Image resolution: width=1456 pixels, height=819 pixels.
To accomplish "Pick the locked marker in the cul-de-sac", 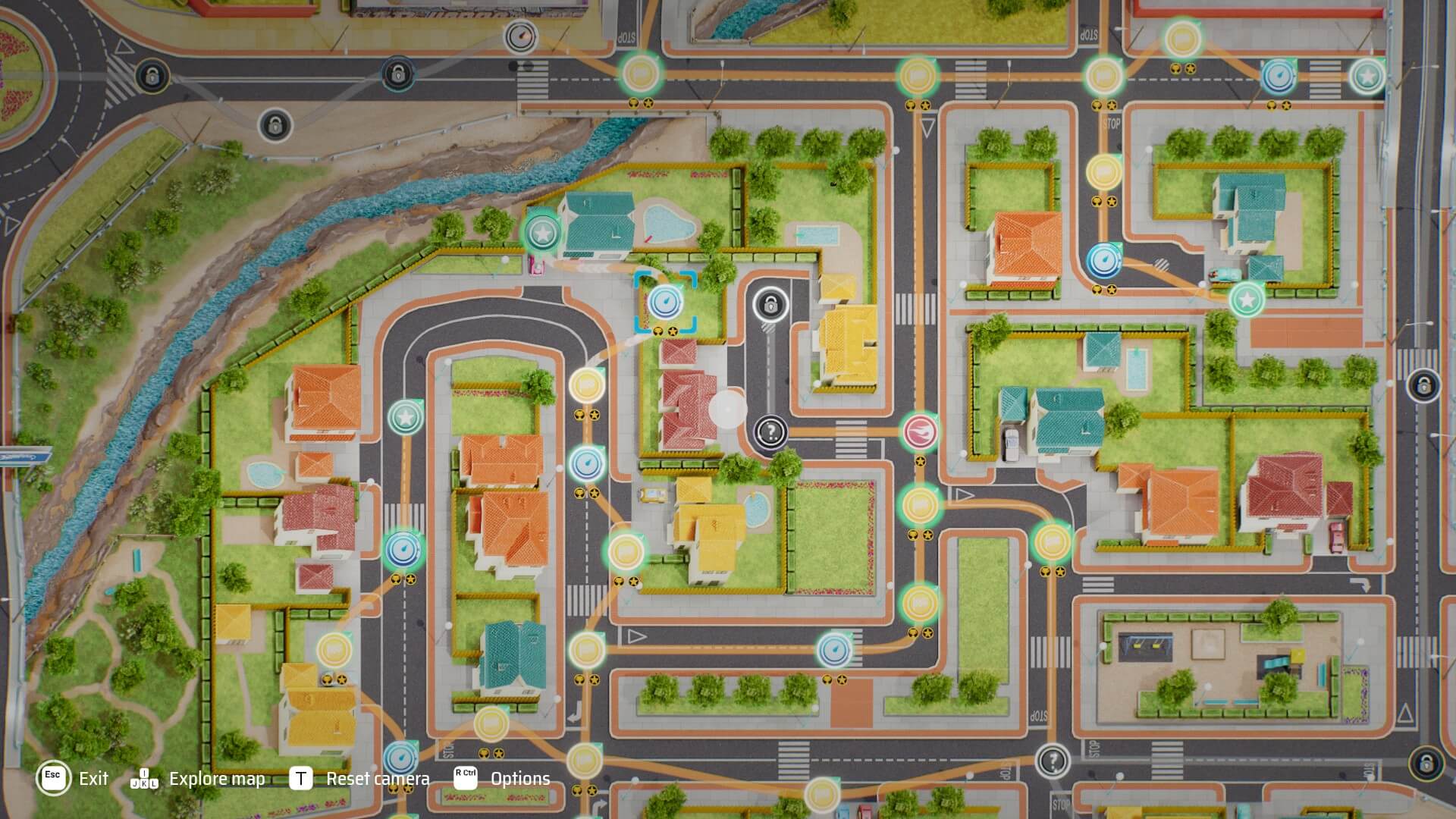I will point(770,305).
